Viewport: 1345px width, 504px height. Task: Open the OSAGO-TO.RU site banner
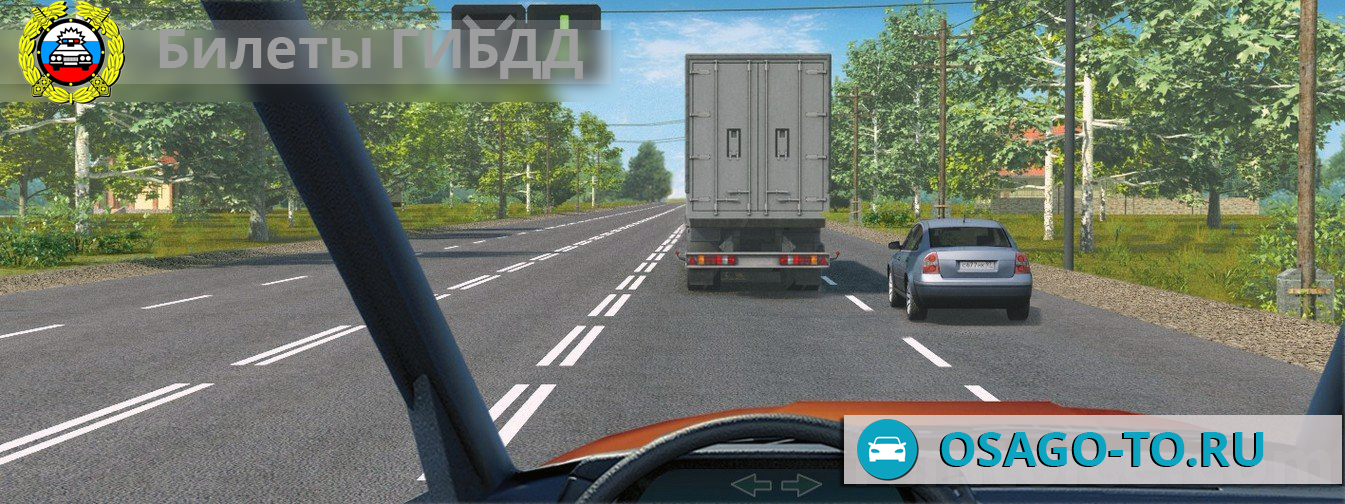coord(1092,449)
